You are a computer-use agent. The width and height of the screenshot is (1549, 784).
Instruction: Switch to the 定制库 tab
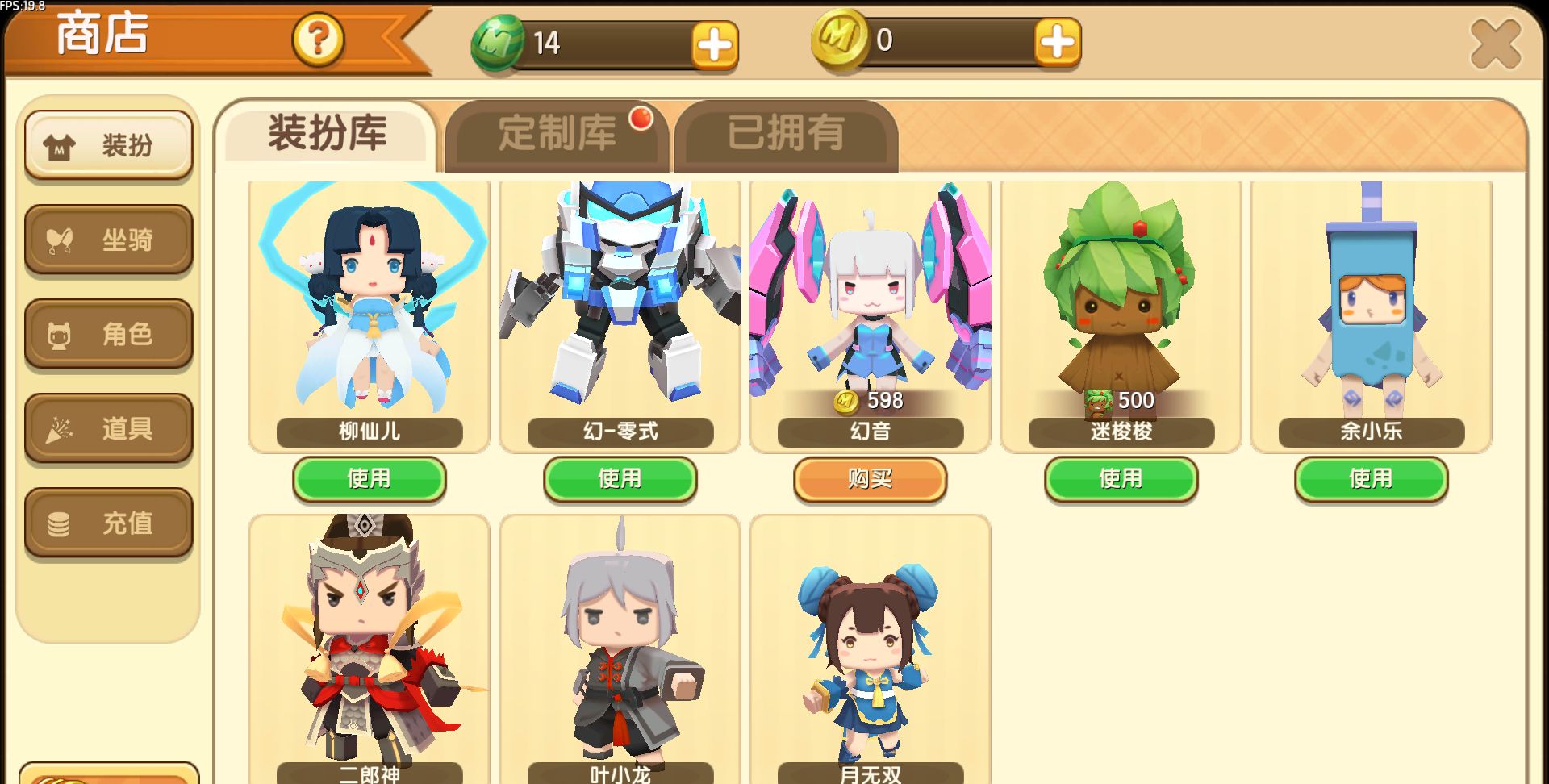[555, 136]
